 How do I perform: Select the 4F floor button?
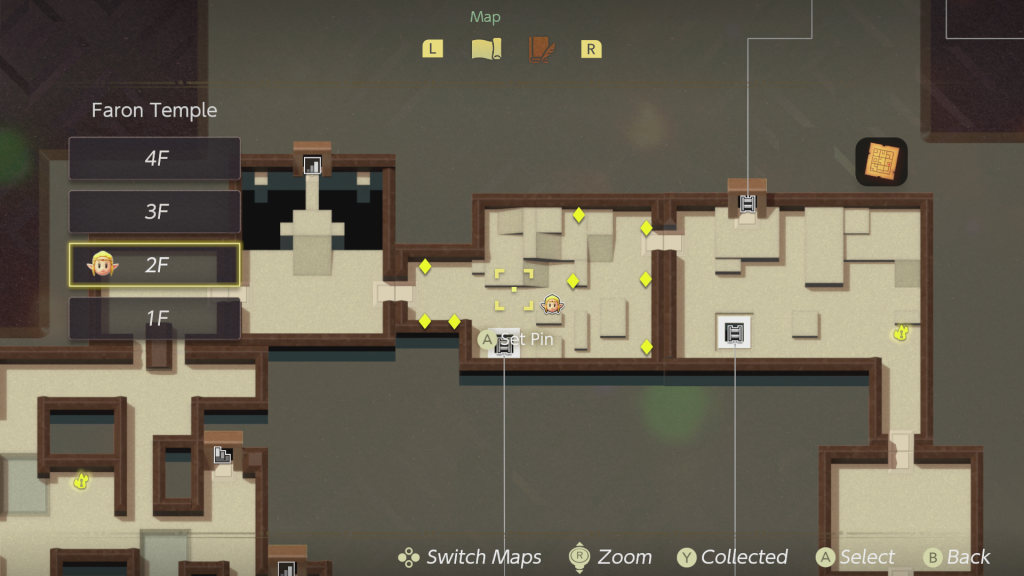(x=155, y=158)
